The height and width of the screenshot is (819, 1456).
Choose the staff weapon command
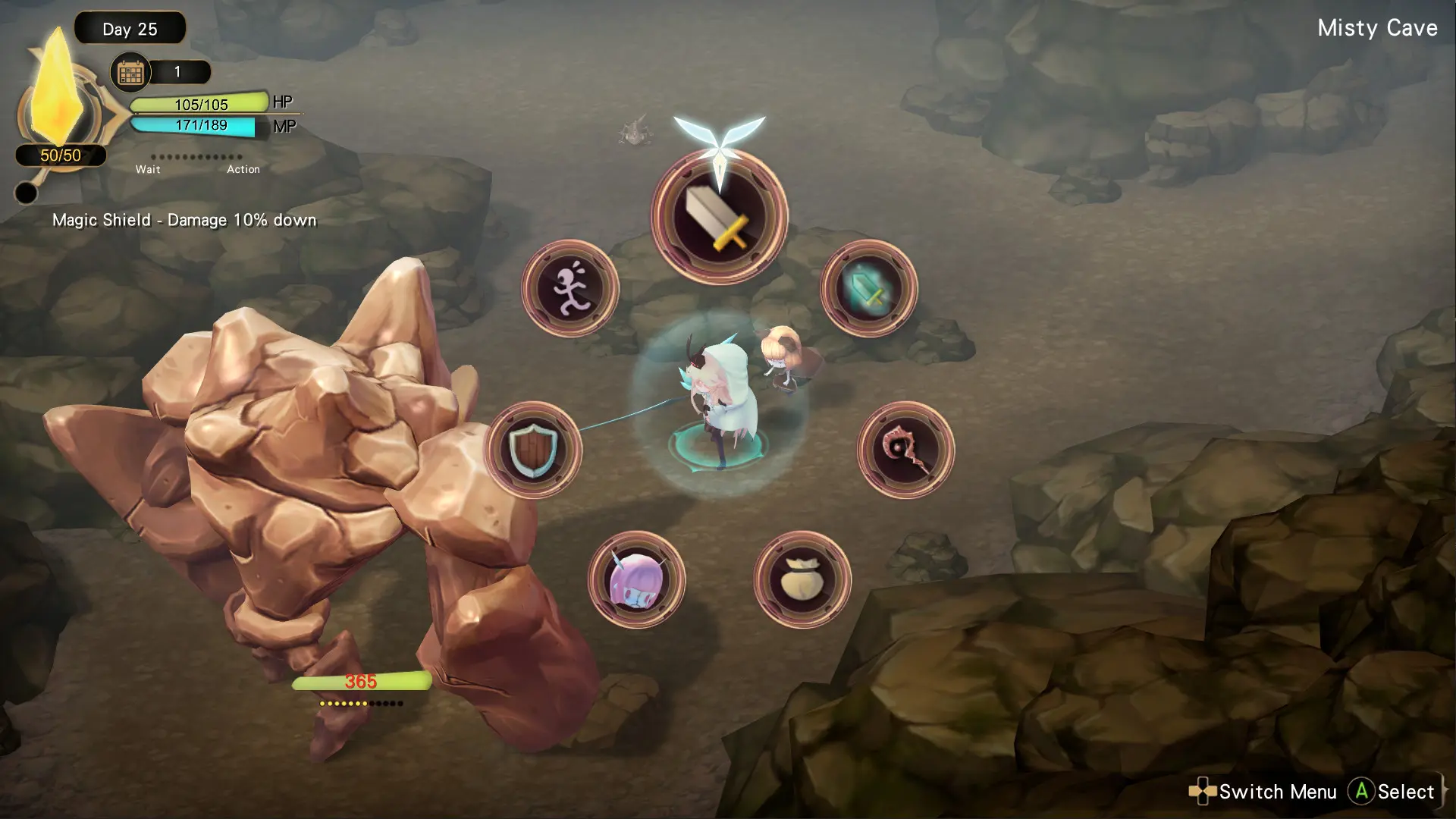coord(907,450)
